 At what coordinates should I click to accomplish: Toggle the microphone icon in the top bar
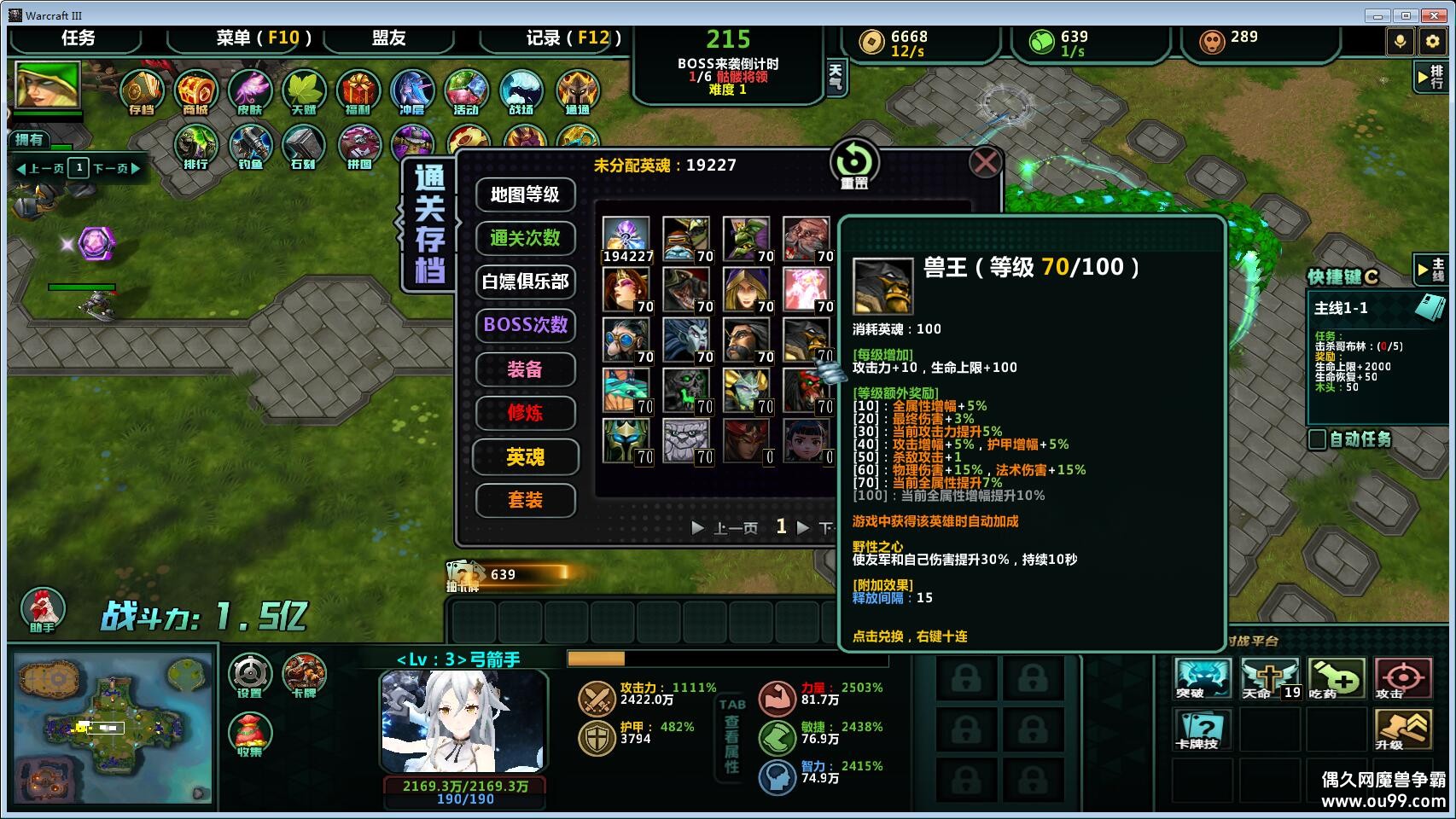pyautogui.click(x=1401, y=40)
